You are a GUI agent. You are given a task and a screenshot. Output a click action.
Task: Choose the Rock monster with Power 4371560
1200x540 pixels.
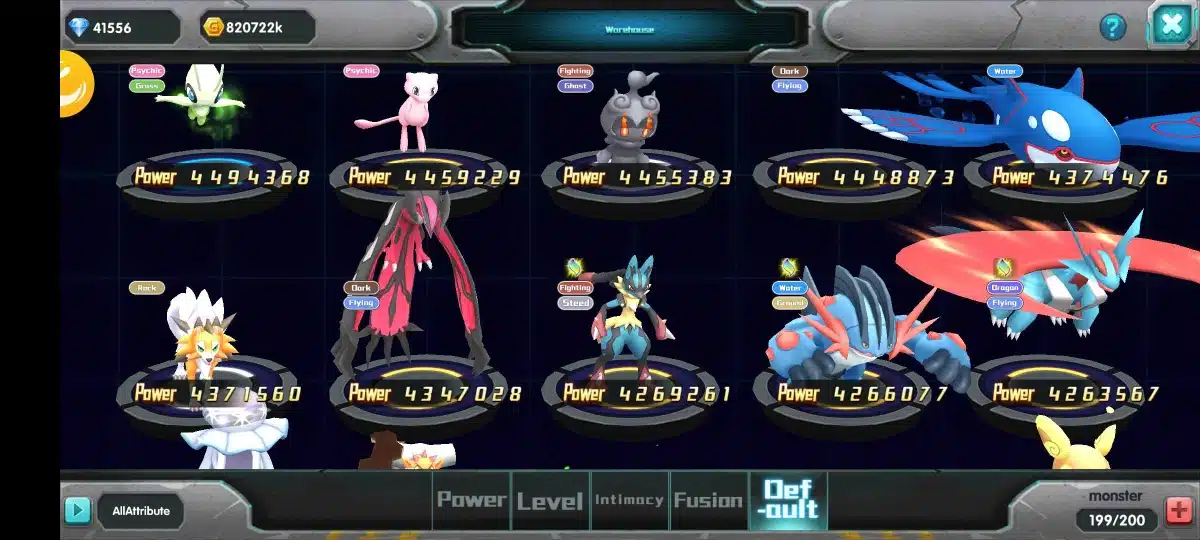coord(205,340)
